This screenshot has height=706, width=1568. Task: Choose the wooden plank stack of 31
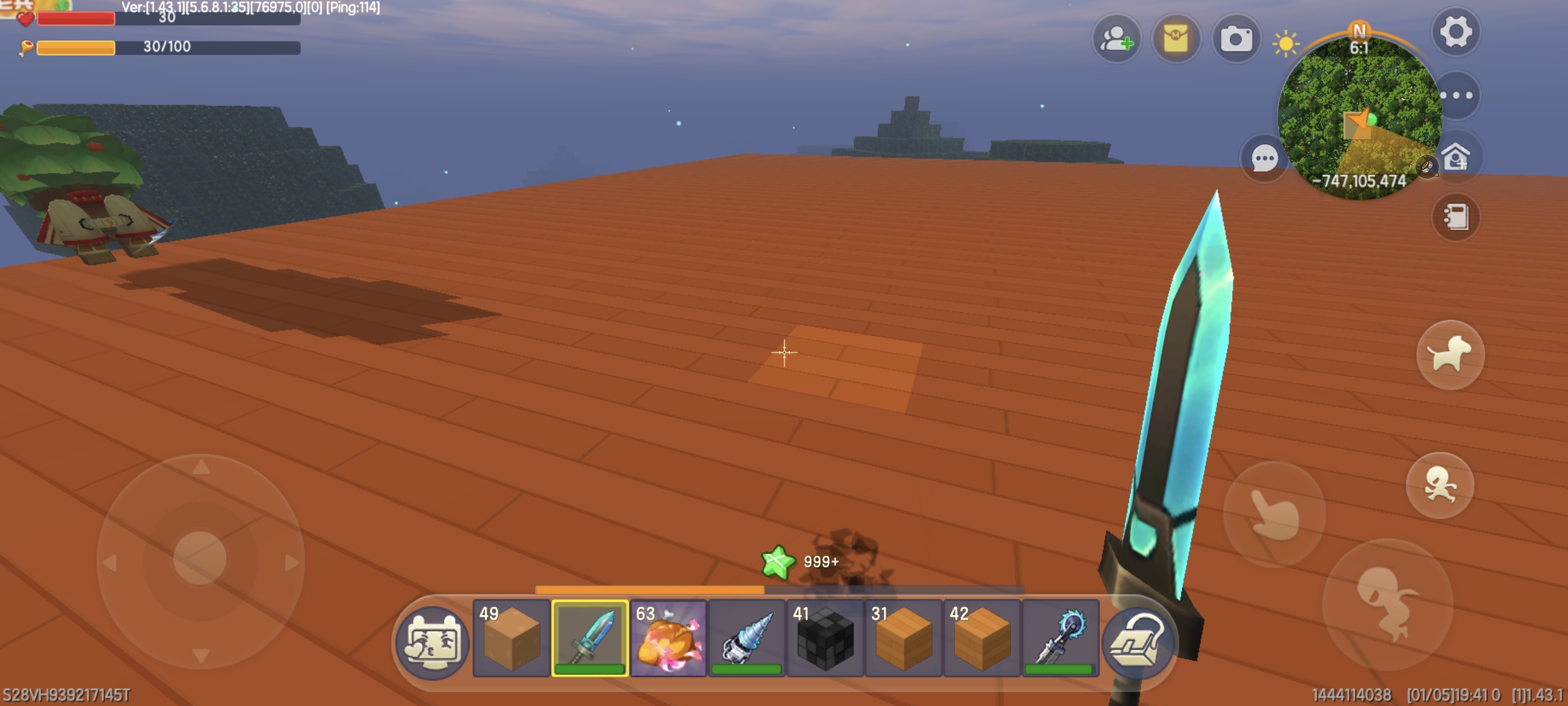(x=903, y=638)
